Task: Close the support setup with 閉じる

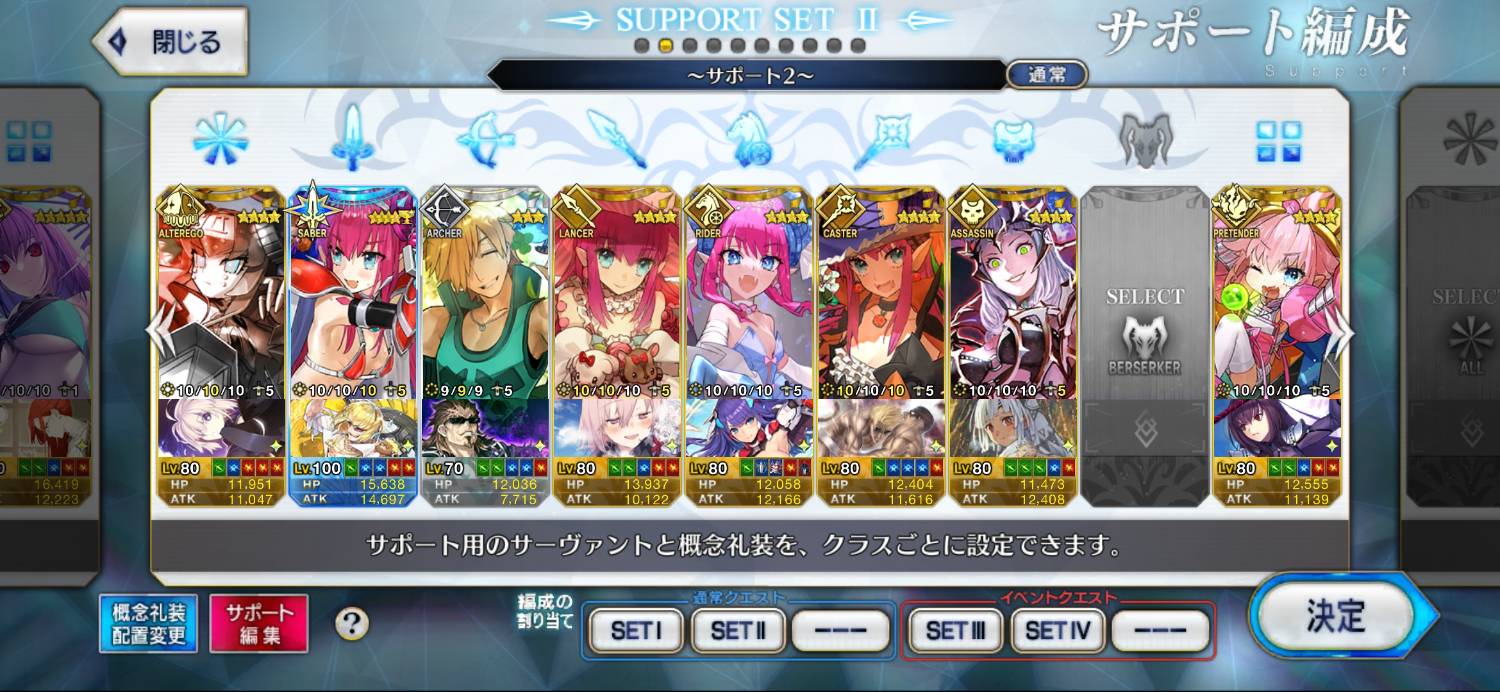Action: (x=171, y=42)
